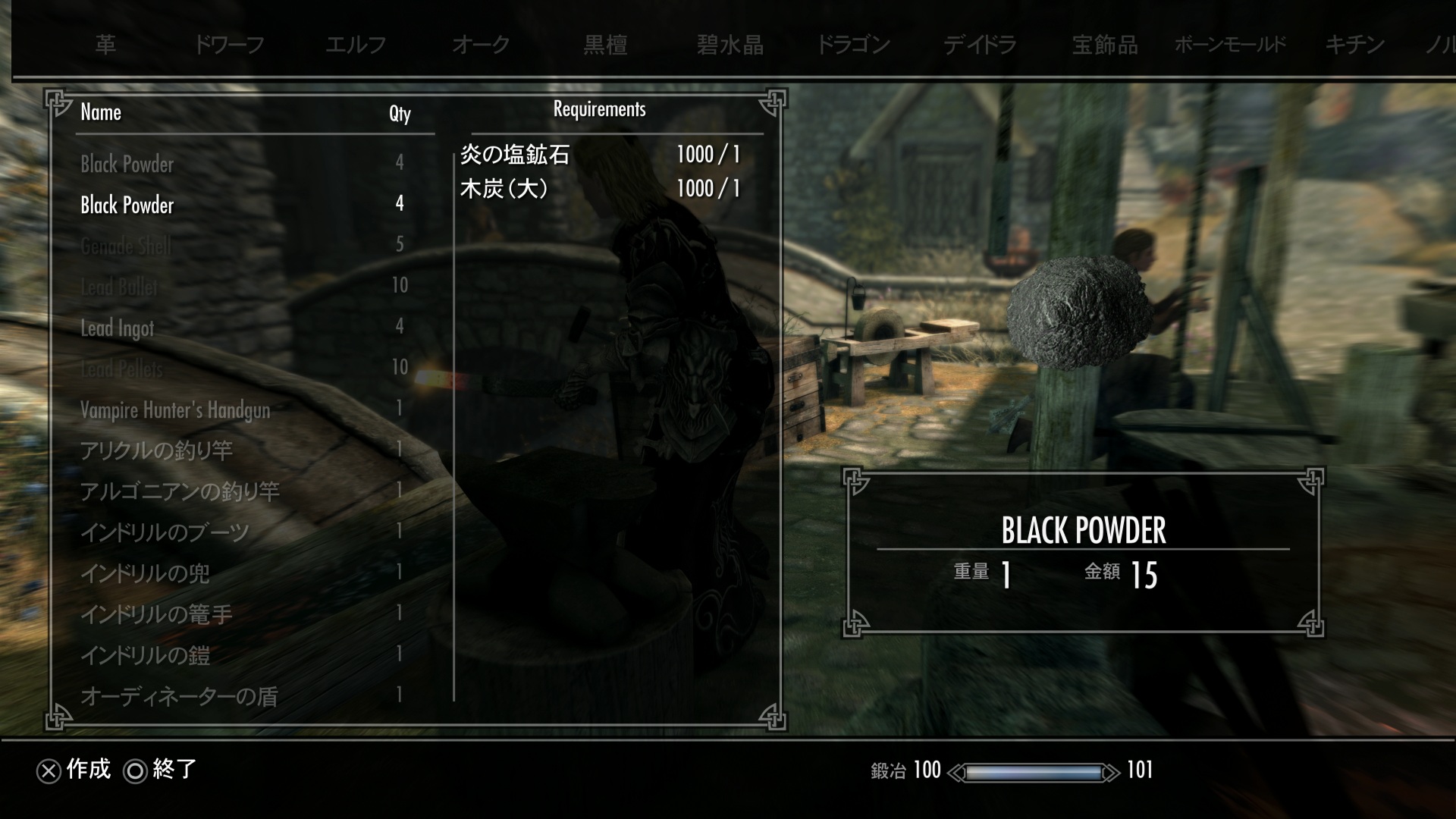Screen dimensions: 1456x819
Task: Select オーディネーターの盾 in the crafting list
Action: (x=179, y=696)
